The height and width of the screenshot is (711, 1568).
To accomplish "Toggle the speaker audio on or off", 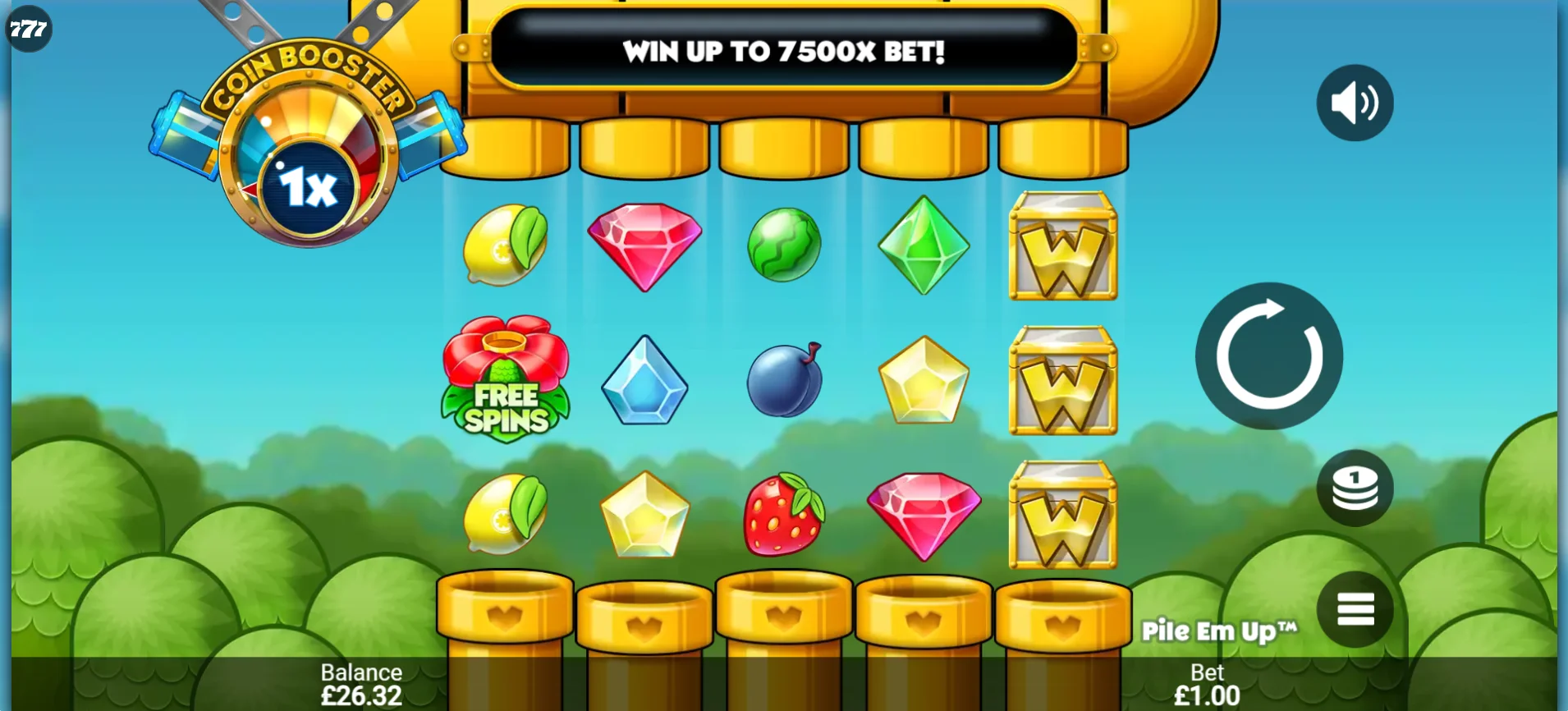I will point(1355,102).
